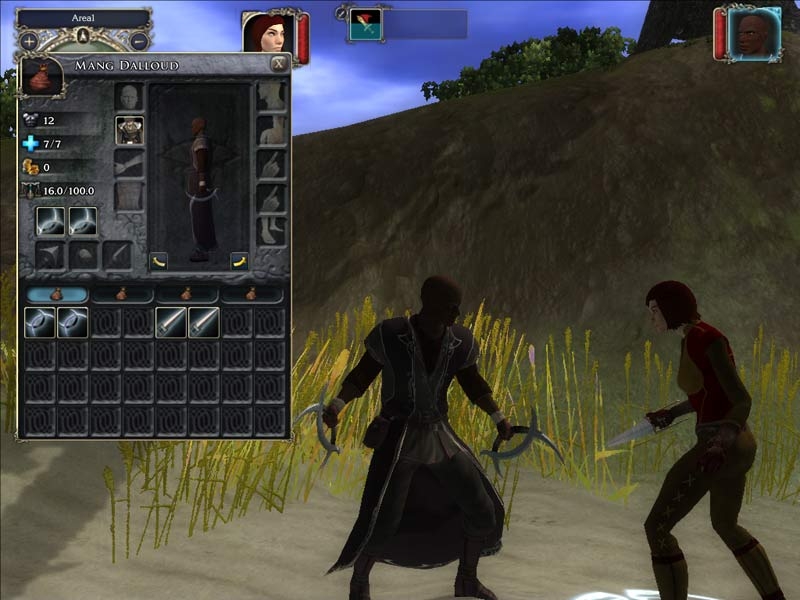Image resolution: width=800 pixels, height=600 pixels.
Task: Click the equipped armor slot
Action: click(x=130, y=130)
